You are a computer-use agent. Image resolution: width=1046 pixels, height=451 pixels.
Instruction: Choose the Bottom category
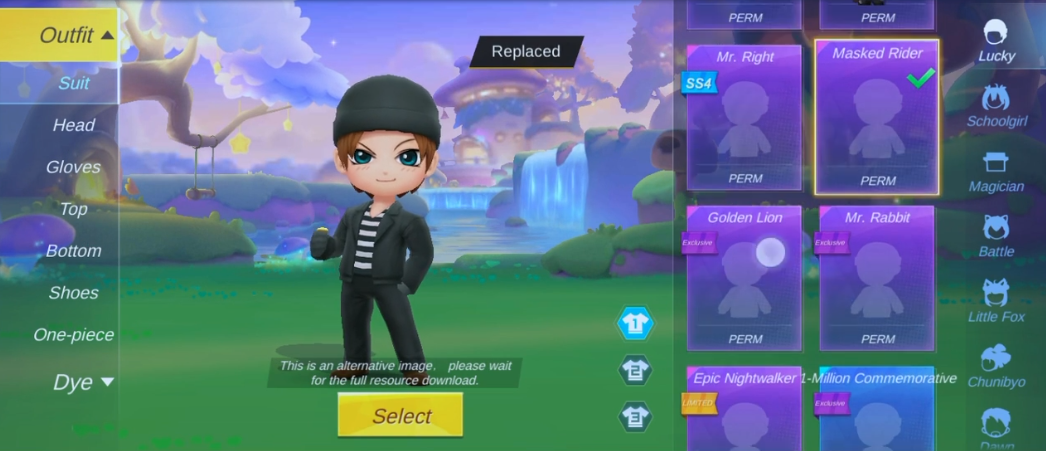73,251
